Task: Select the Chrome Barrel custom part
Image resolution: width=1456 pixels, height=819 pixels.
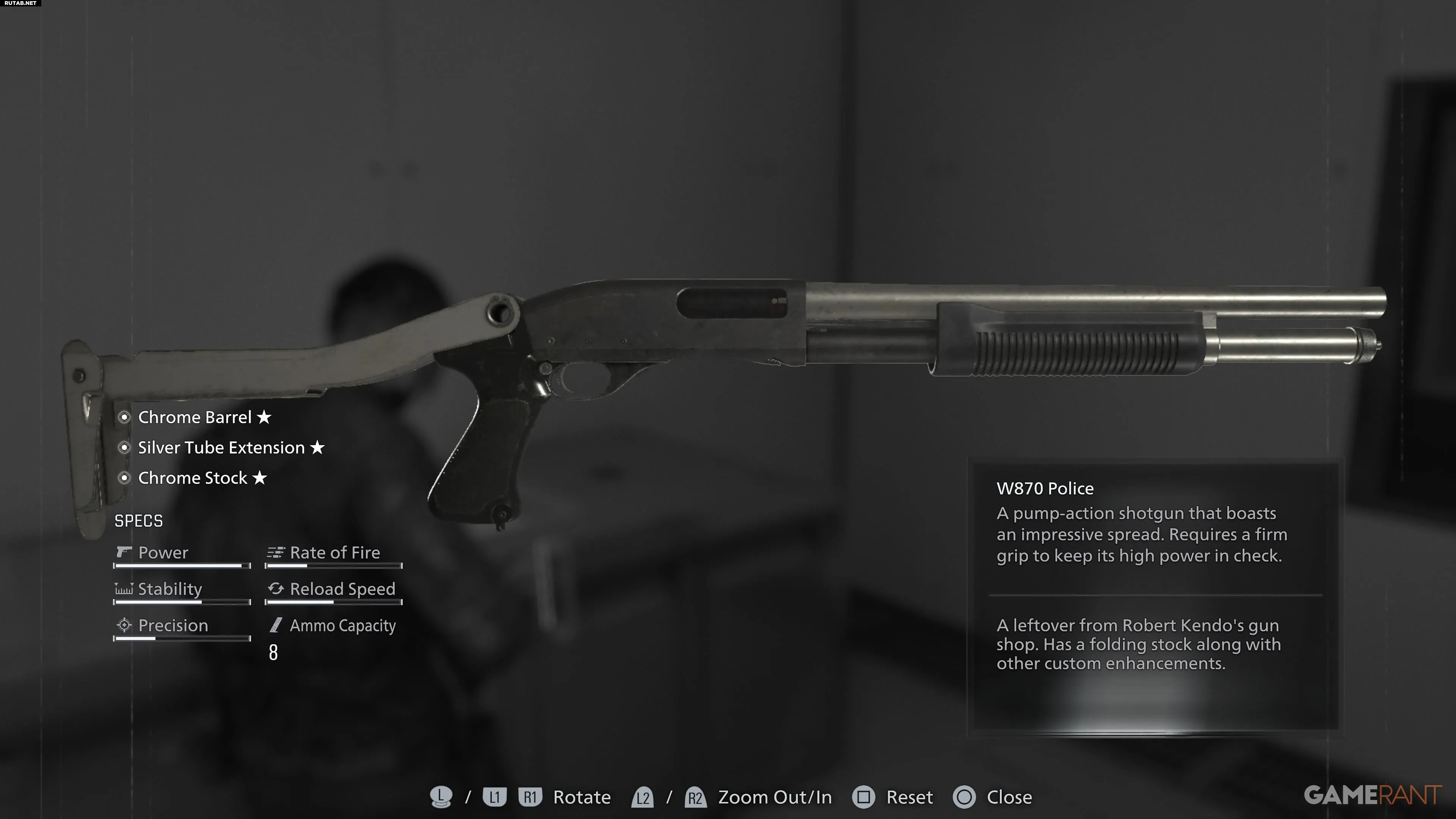Action: (195, 417)
